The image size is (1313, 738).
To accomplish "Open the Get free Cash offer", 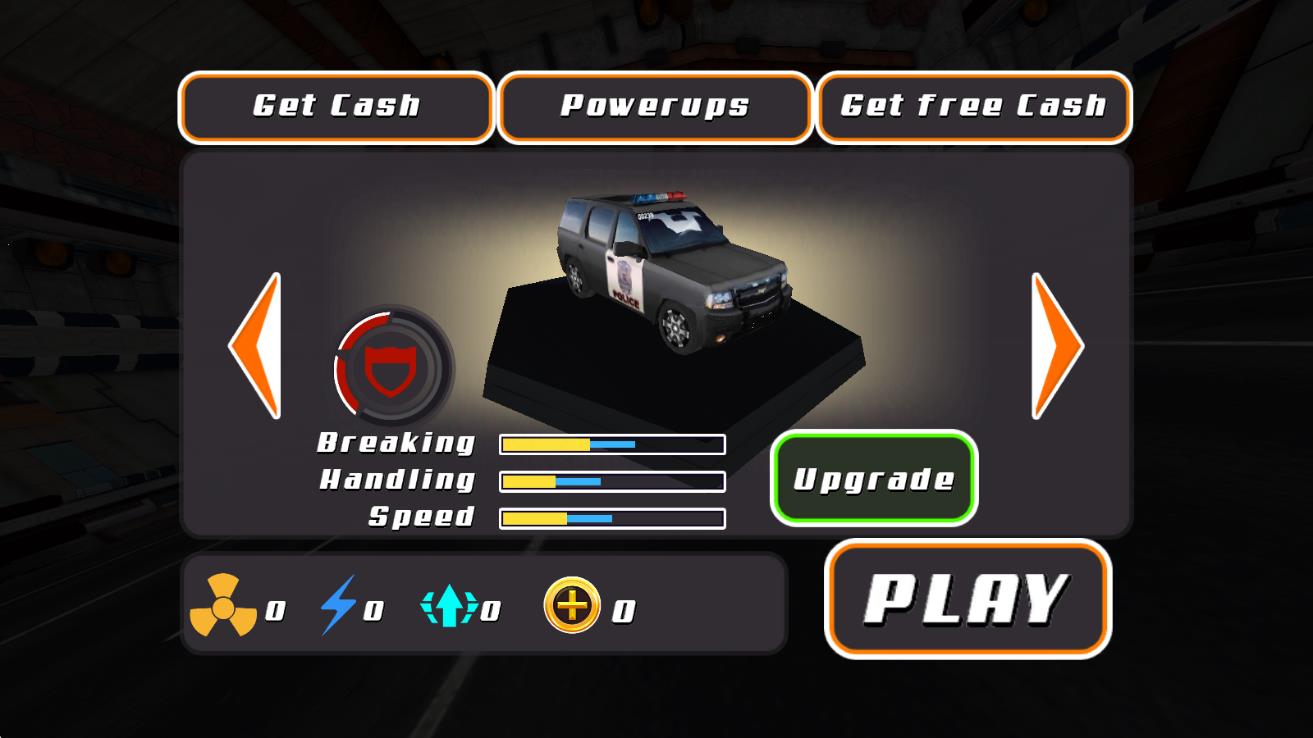I will click(974, 106).
